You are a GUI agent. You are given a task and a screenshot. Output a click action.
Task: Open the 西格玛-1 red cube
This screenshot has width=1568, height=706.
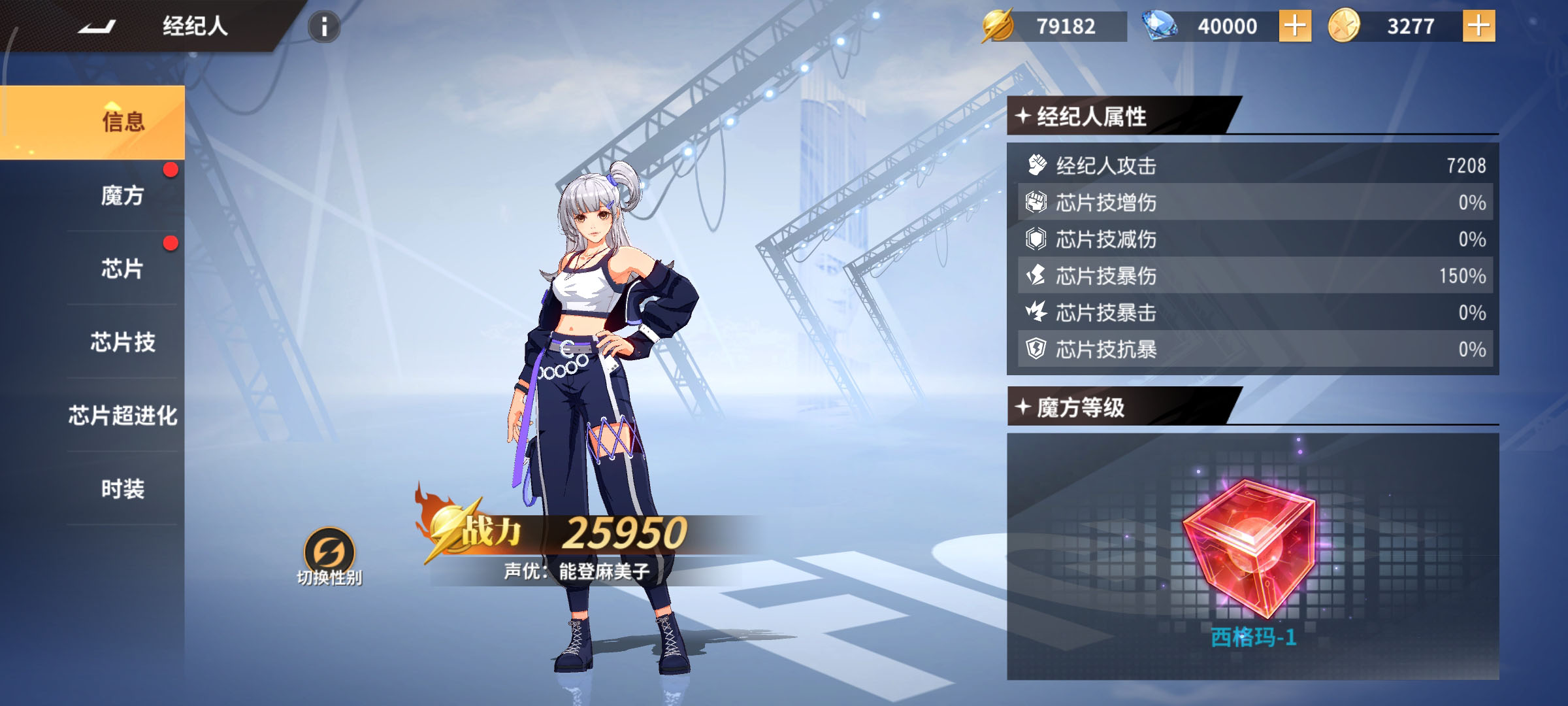1249,549
